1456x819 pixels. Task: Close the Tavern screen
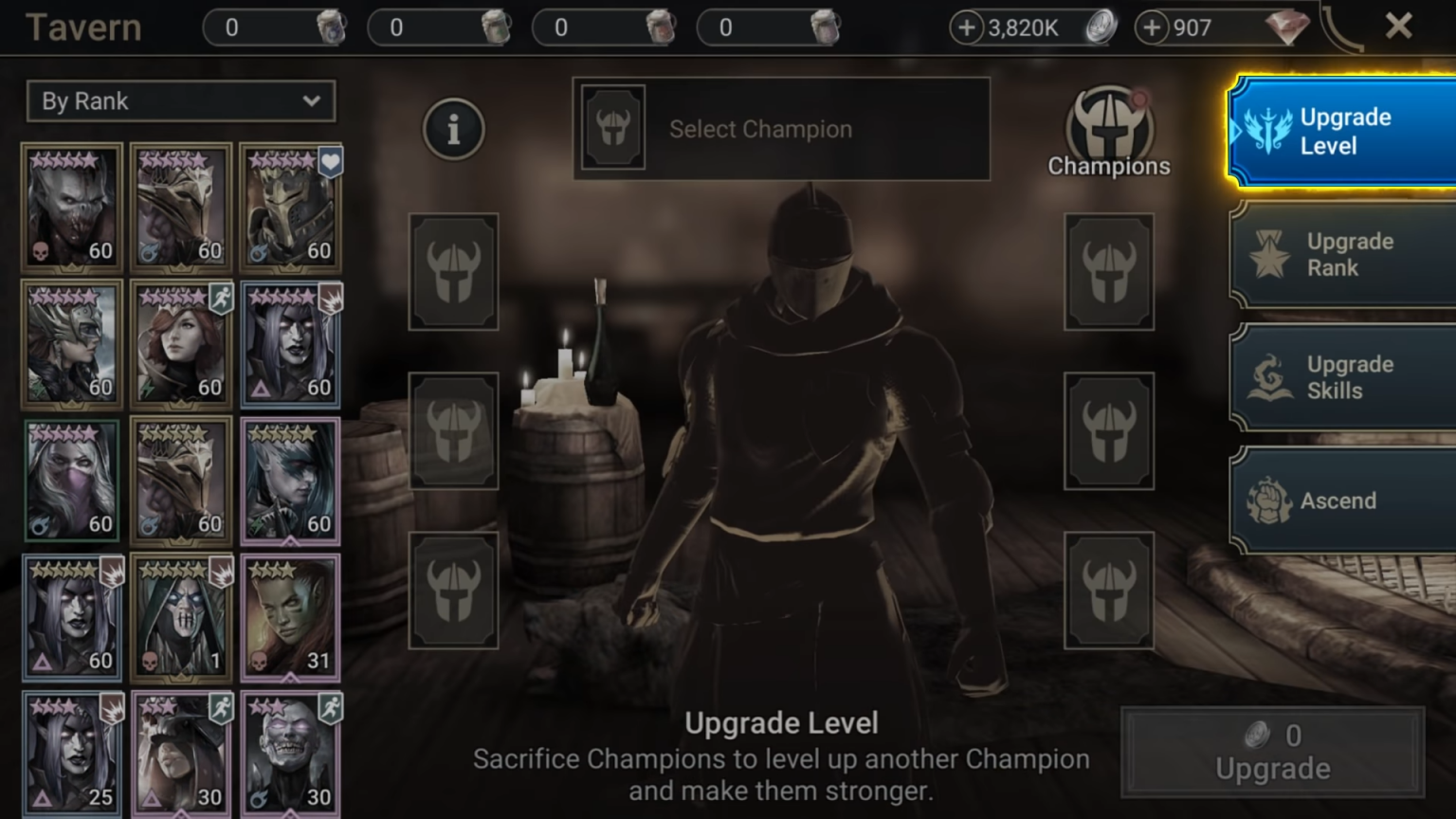point(1400,27)
